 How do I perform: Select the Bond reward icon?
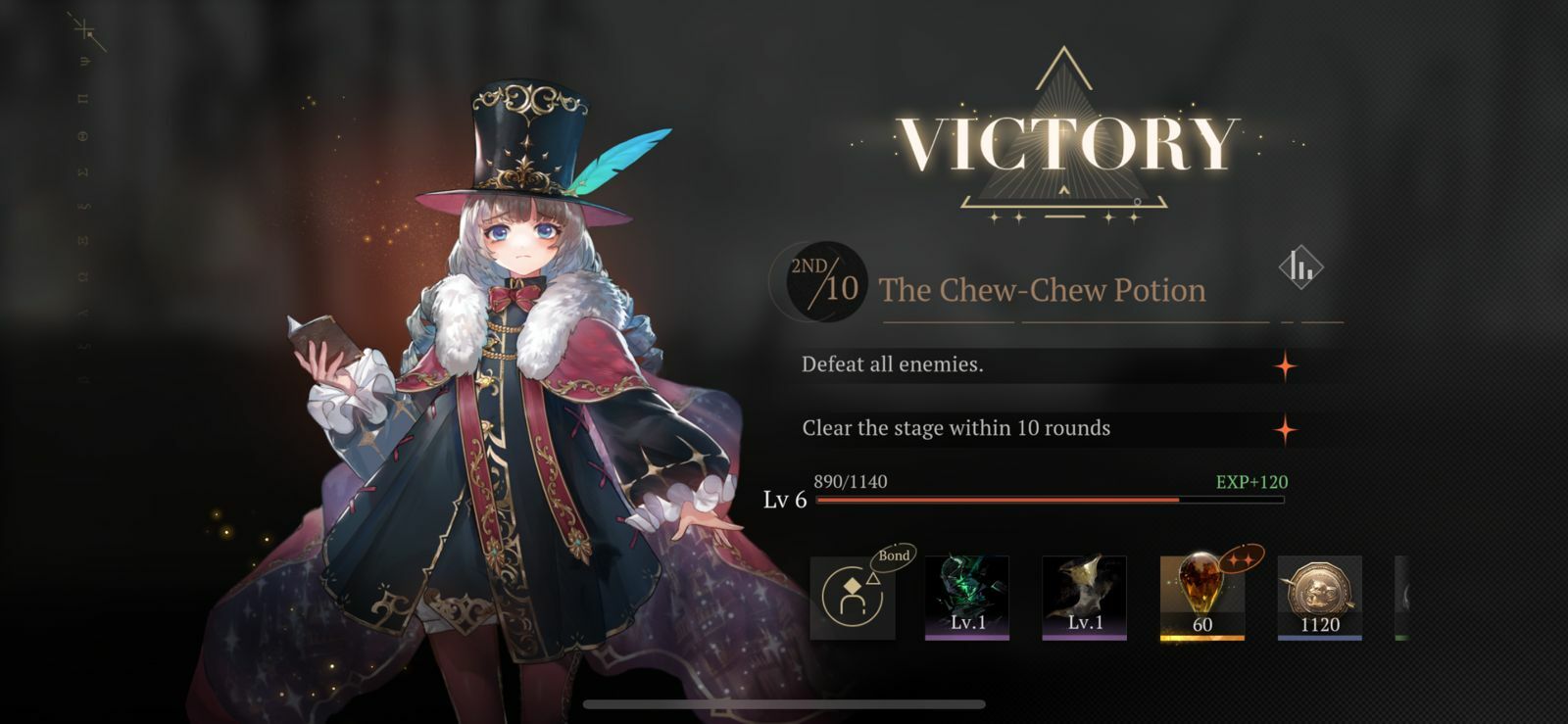(853, 597)
